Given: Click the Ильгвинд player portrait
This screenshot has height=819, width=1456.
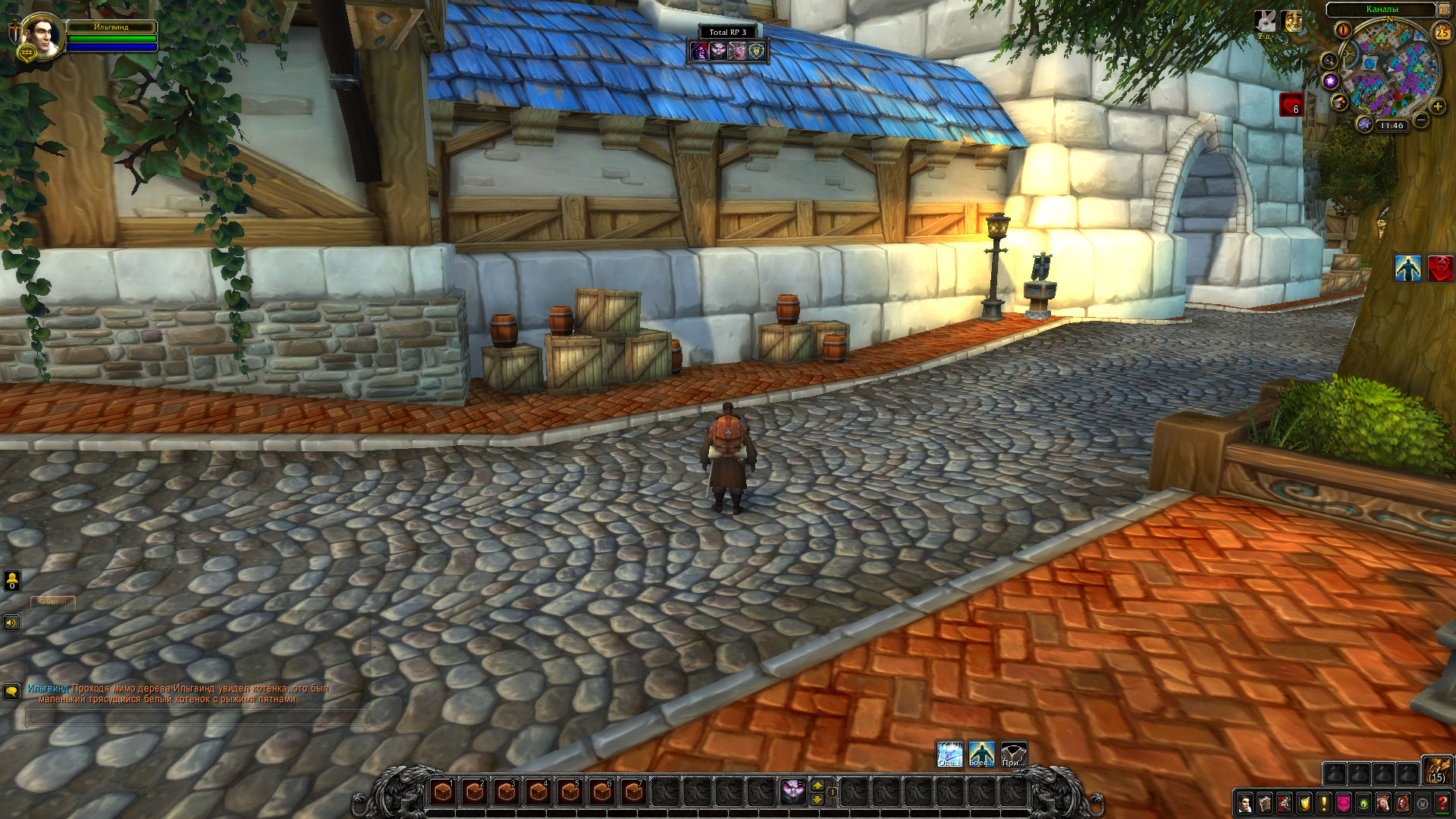Looking at the screenshot, I should tap(41, 36).
